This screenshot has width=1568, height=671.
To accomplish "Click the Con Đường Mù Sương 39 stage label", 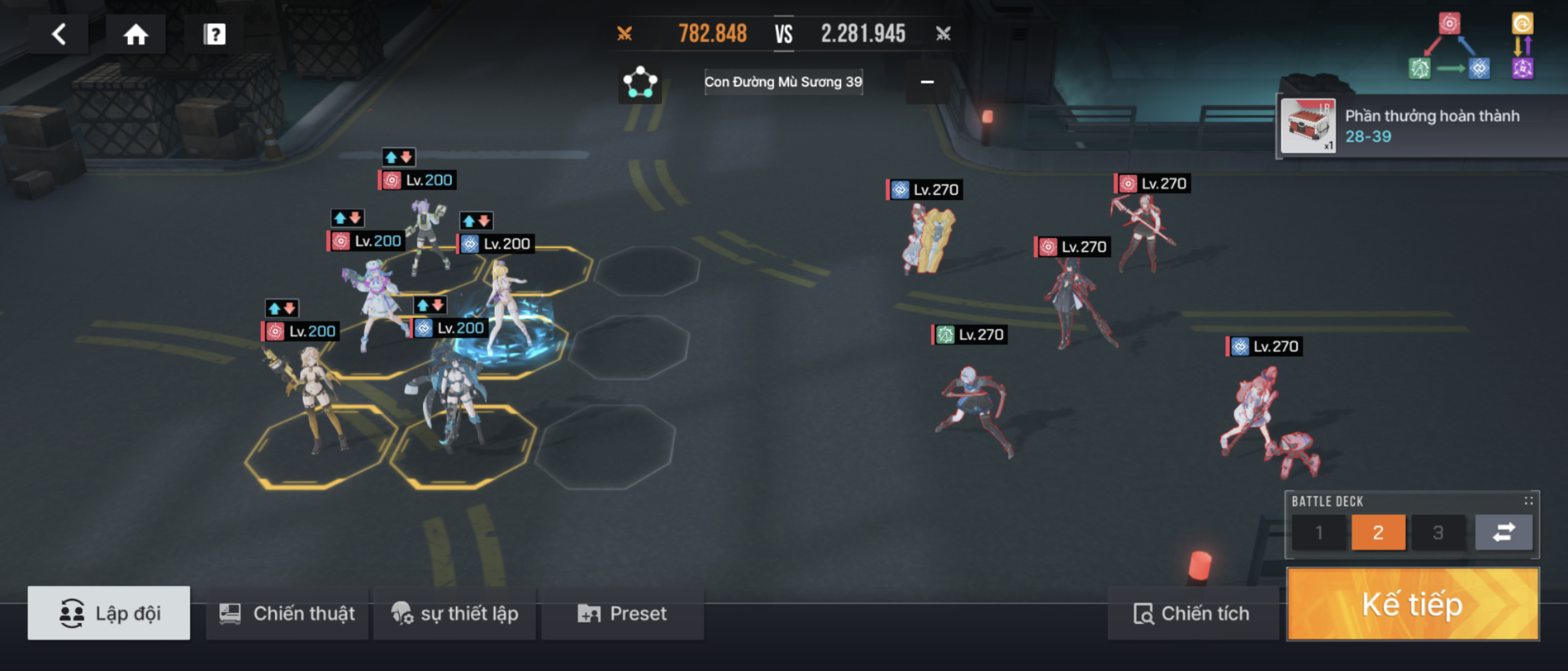I will [783, 82].
